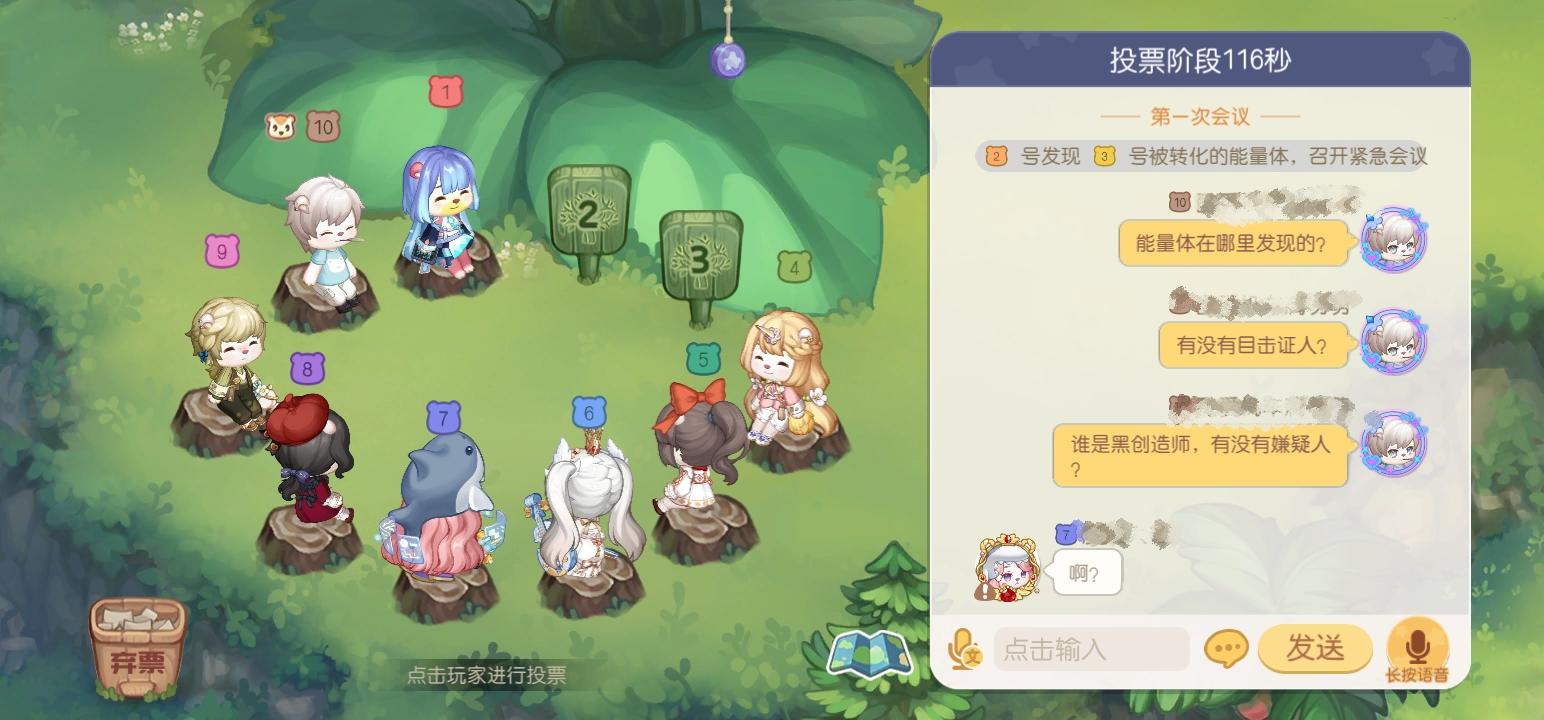1544x720 pixels.
Task: Click player 10's avatar beside the first message
Action: click(1394, 239)
